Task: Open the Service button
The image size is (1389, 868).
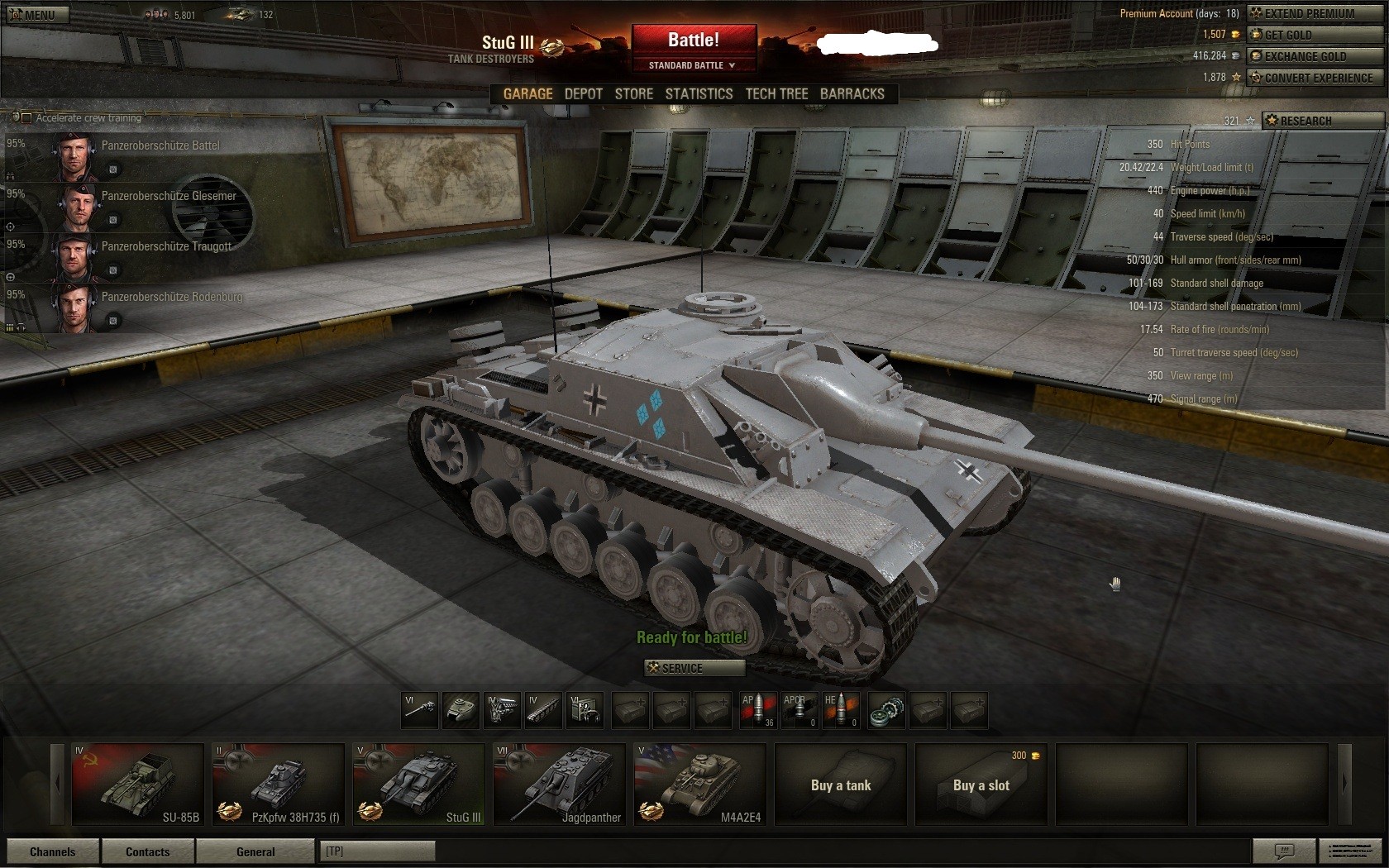Action: (694, 668)
